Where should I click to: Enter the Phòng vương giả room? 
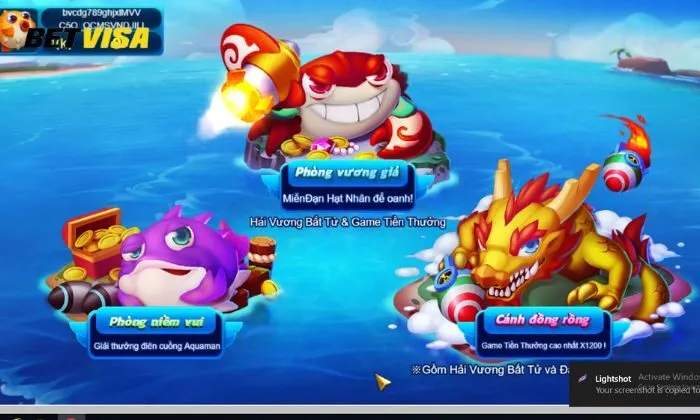346,173
